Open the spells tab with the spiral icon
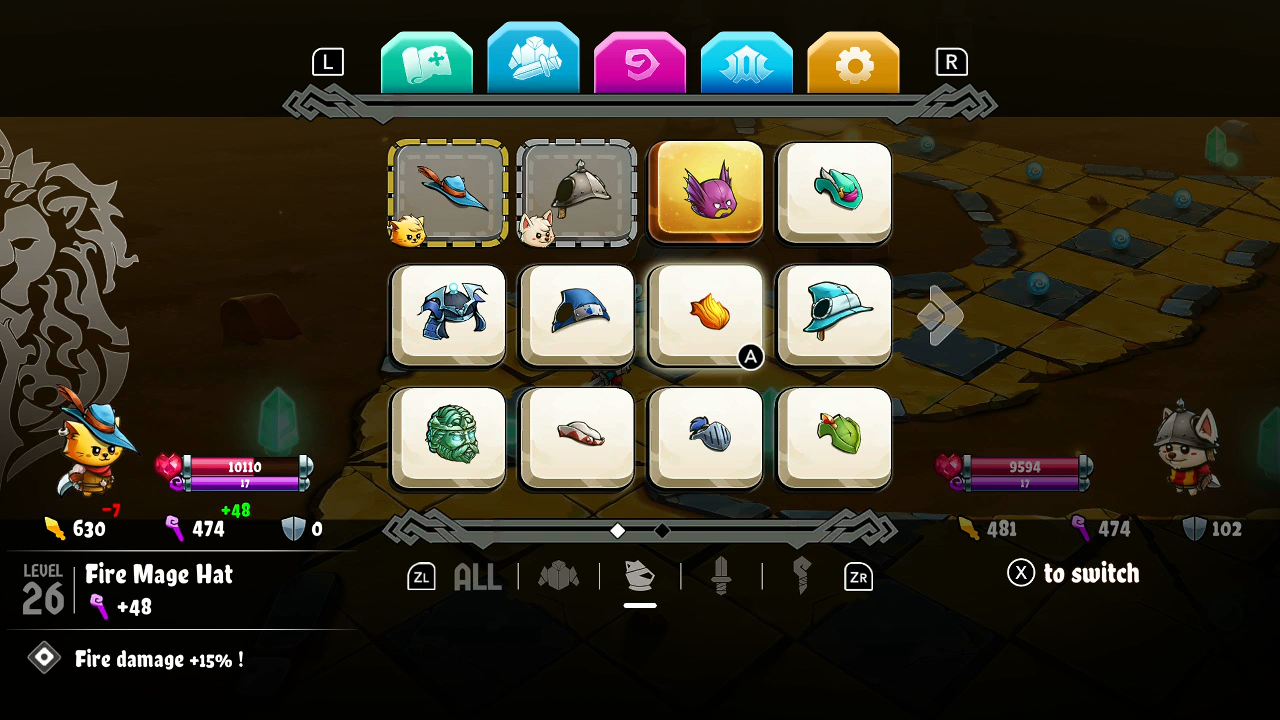This screenshot has height=720, width=1280. [x=640, y=60]
